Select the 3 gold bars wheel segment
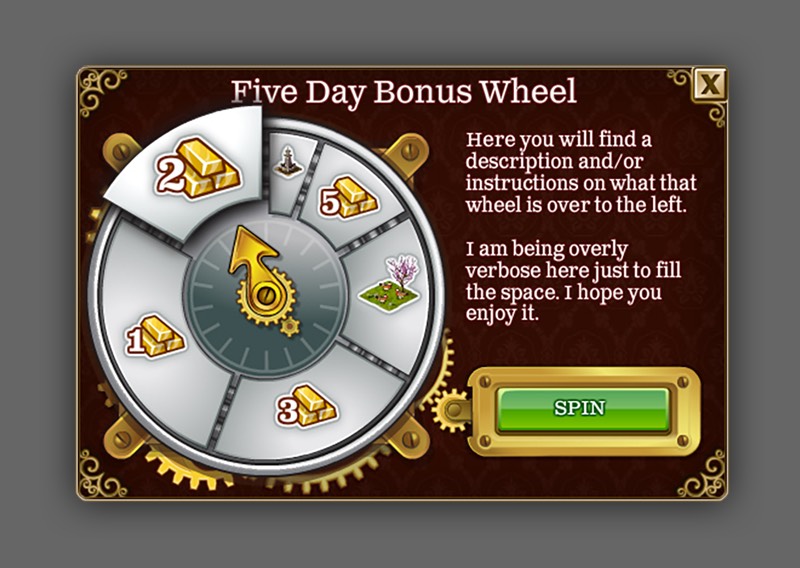The image size is (800, 568). pyautogui.click(x=307, y=405)
